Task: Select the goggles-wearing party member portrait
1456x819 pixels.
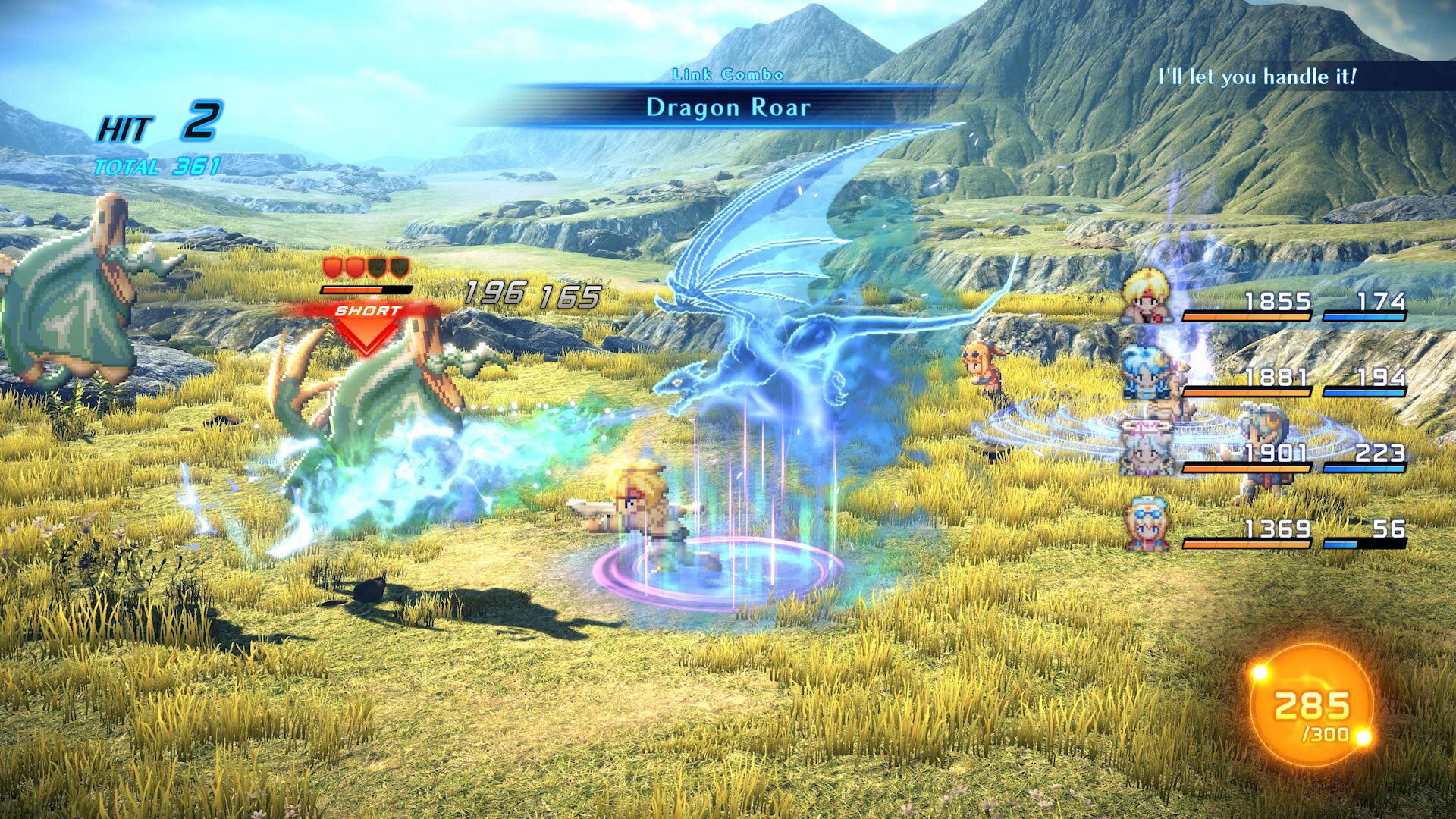Action: pos(1146,523)
